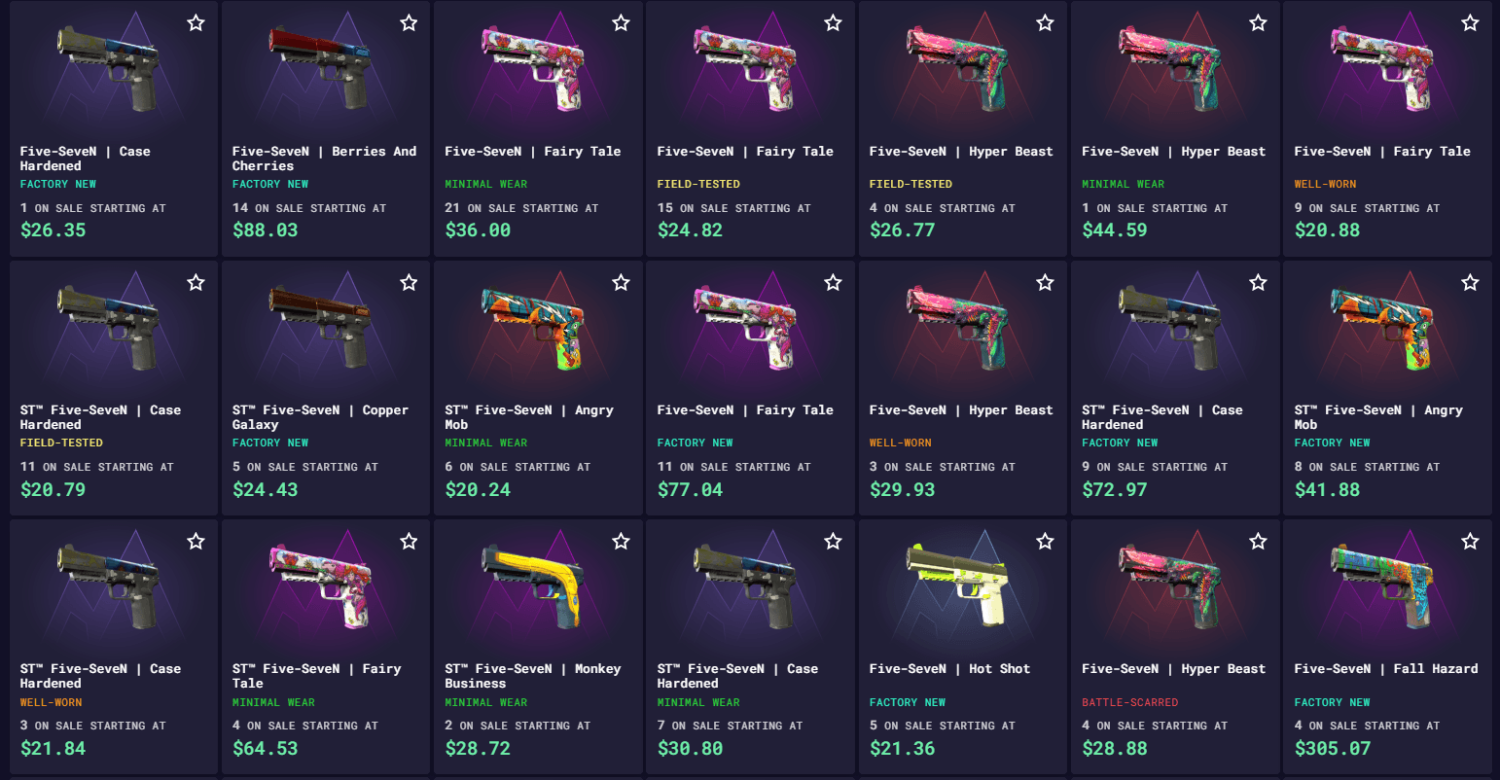Star the Five-SeveN Fairy Tale Minimal Wear

point(620,22)
